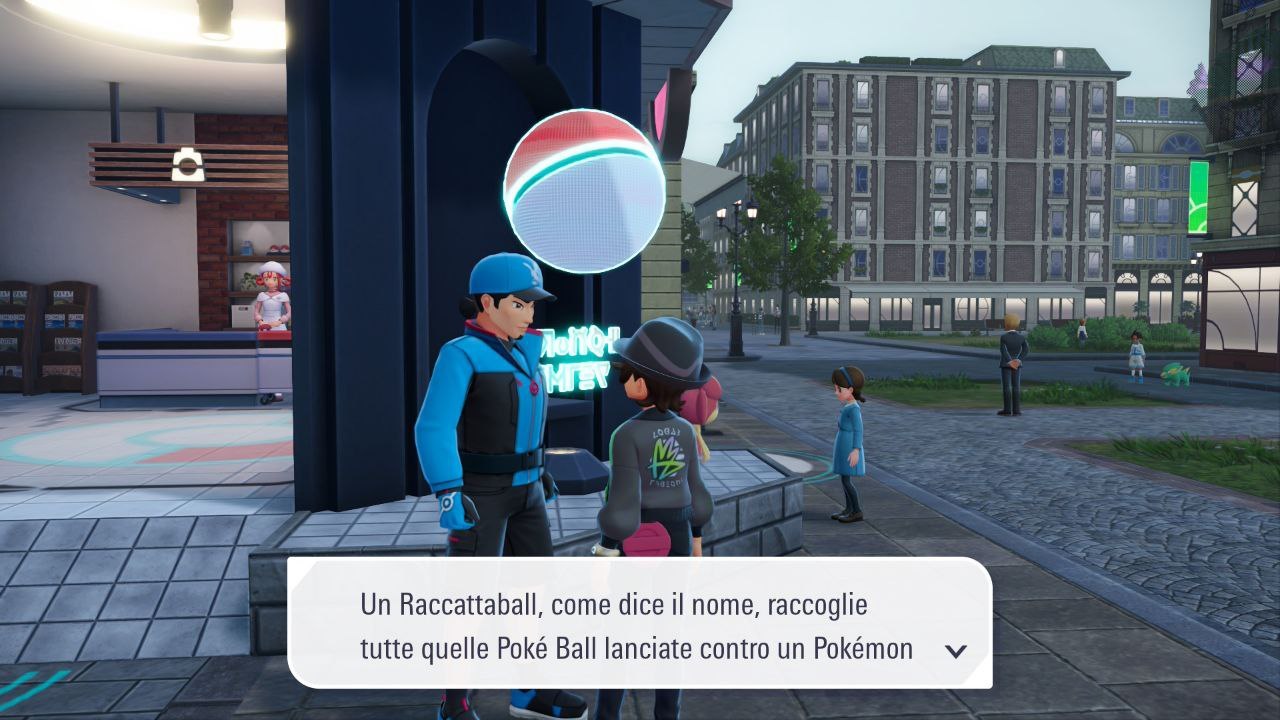Viewport: 1280px width, 720px height.
Task: Advance dialogue with the down arrow
Action: pyautogui.click(x=955, y=651)
